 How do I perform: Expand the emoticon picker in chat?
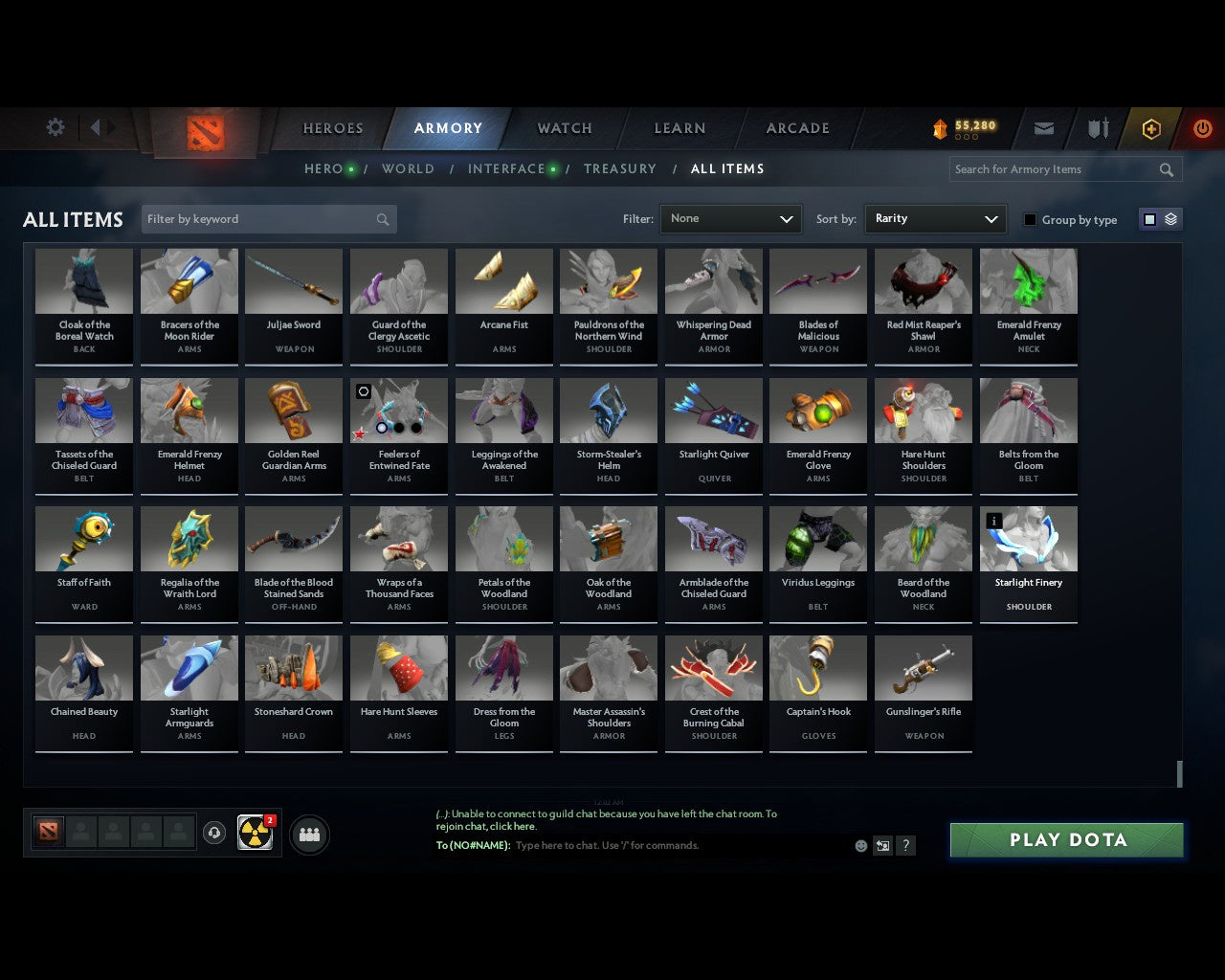(x=860, y=846)
